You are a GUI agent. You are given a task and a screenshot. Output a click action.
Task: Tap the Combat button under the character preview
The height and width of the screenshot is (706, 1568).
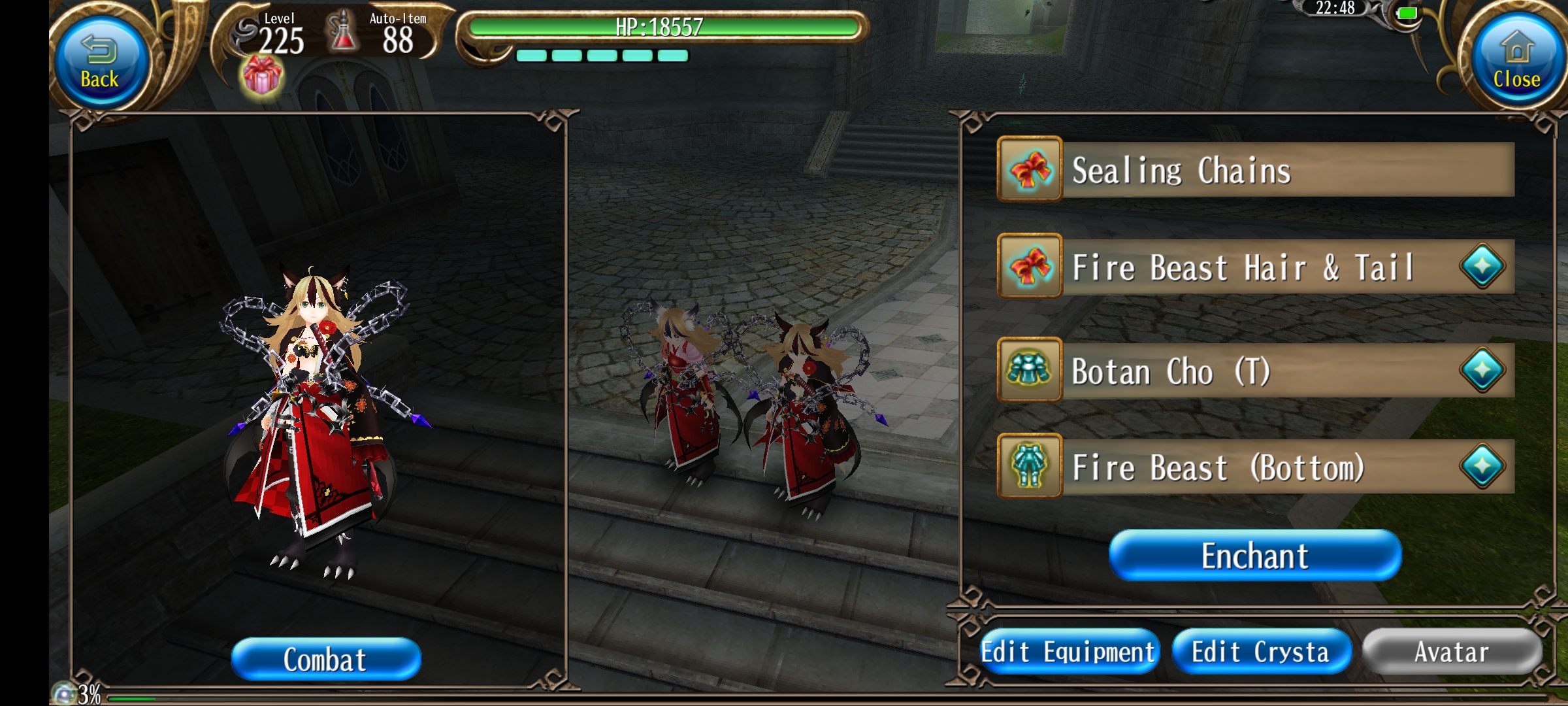[325, 659]
